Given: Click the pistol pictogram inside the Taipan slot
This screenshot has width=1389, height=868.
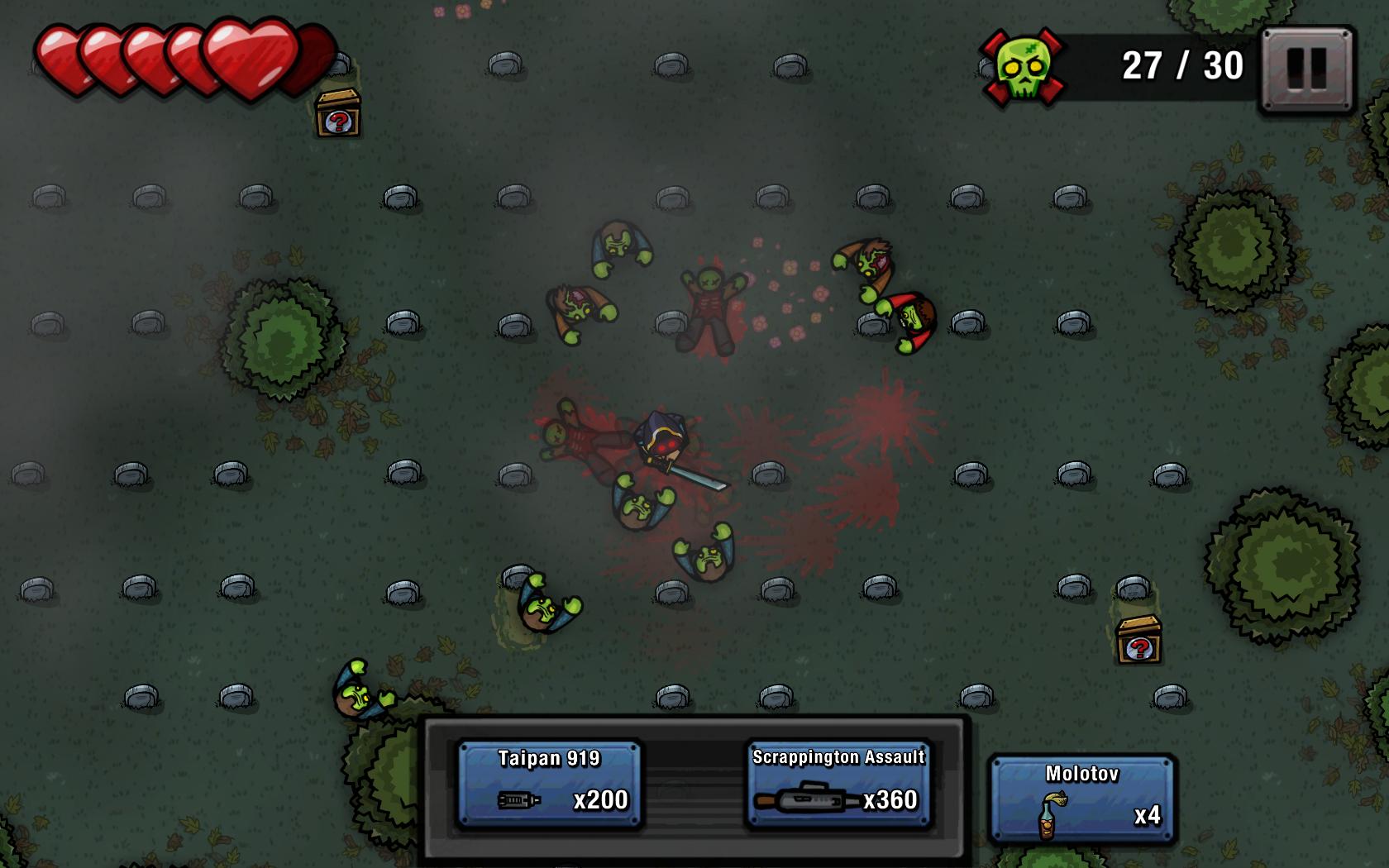Looking at the screenshot, I should tap(521, 799).
